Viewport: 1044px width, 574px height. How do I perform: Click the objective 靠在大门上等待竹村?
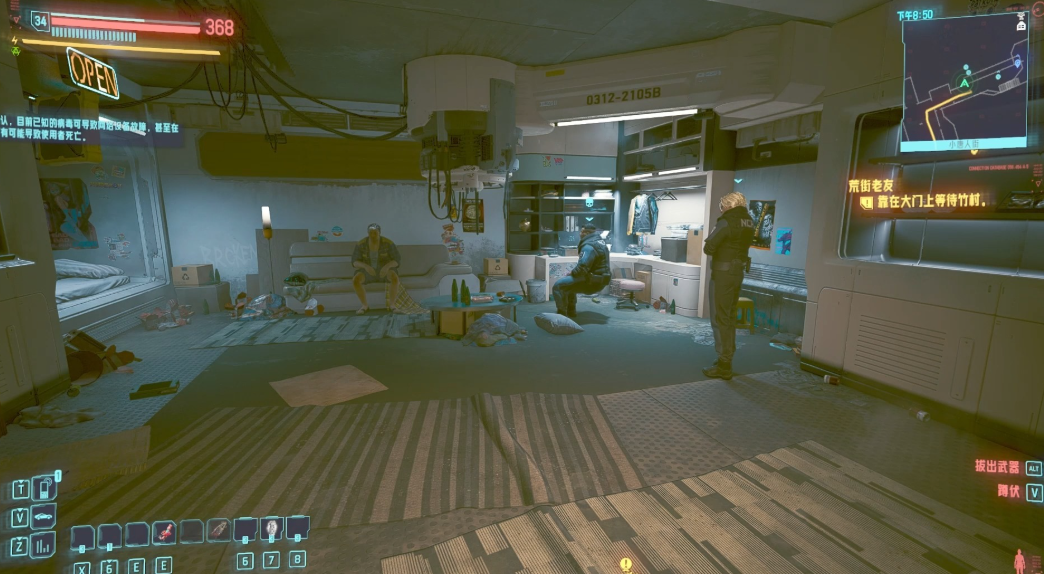[930, 202]
